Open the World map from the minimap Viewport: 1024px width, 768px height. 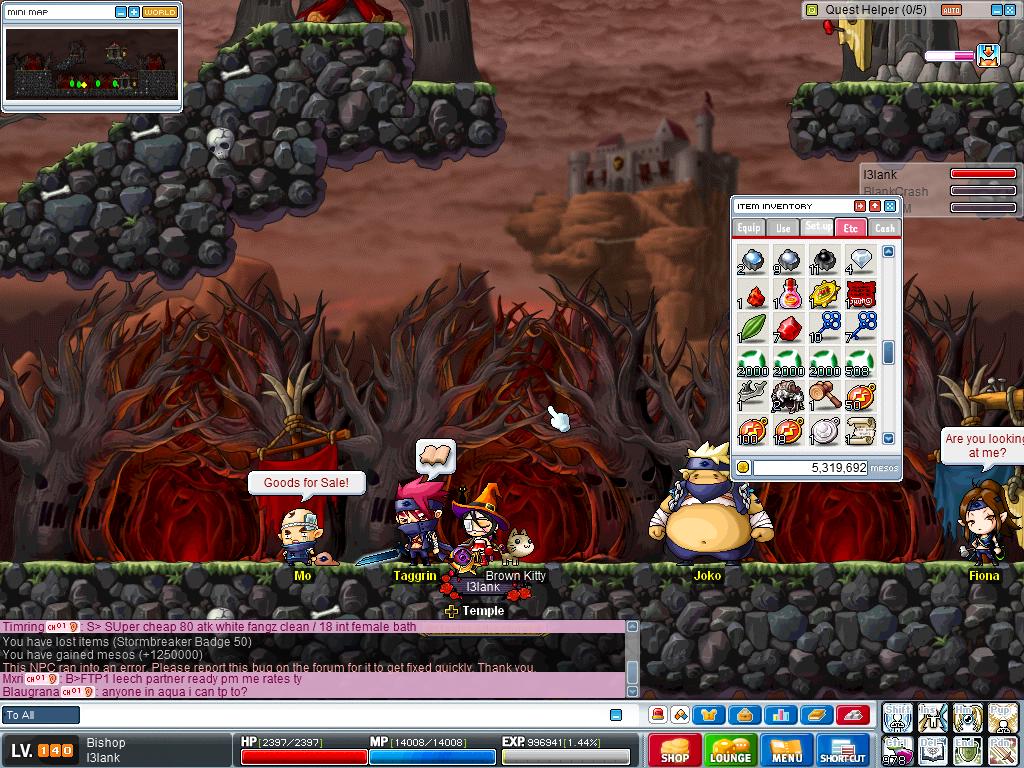coord(160,12)
